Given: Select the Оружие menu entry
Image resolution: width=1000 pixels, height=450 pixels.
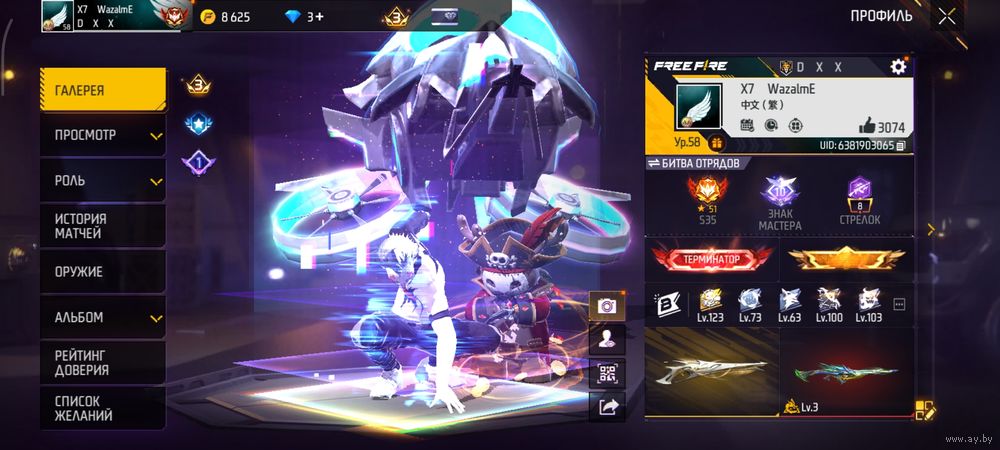Looking at the screenshot, I should pyautogui.click(x=103, y=272).
